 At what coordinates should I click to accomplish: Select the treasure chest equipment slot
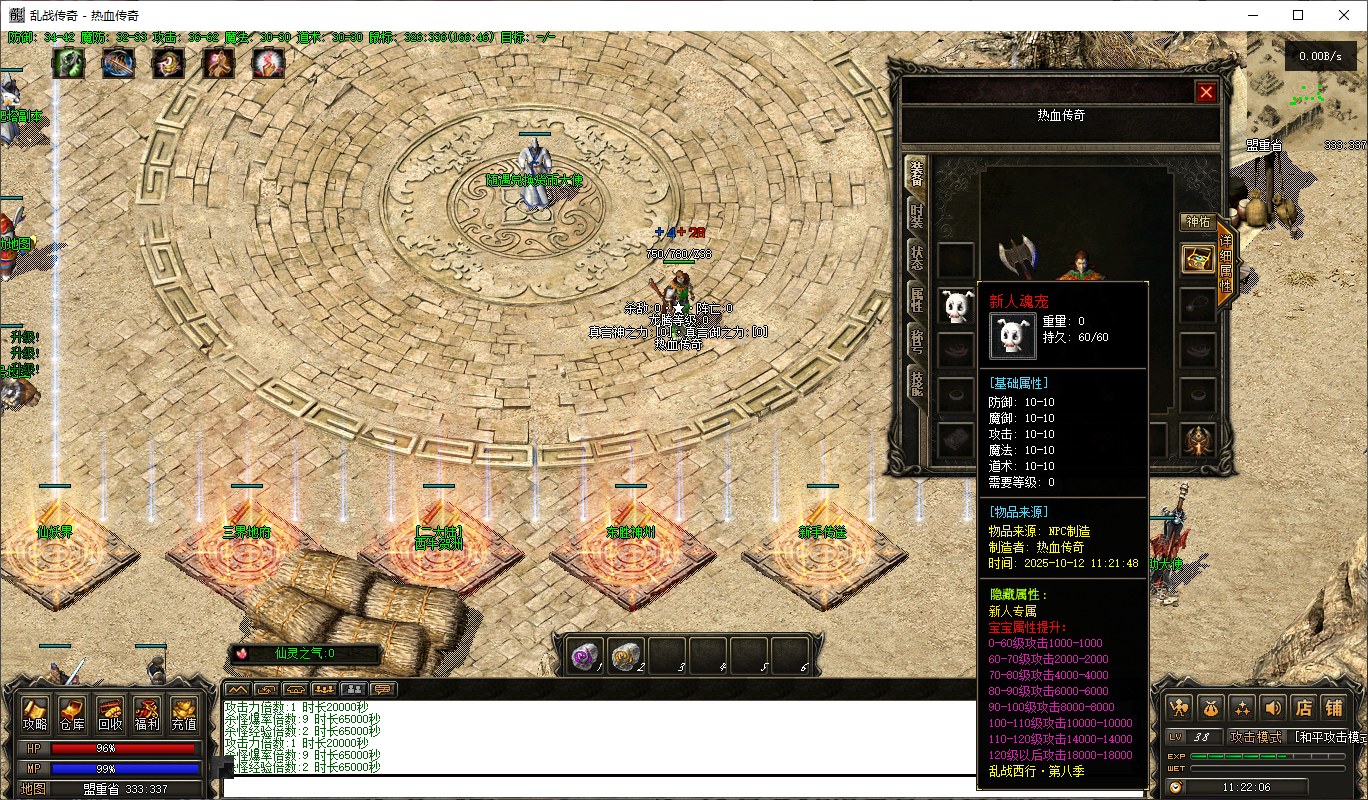click(x=1197, y=259)
